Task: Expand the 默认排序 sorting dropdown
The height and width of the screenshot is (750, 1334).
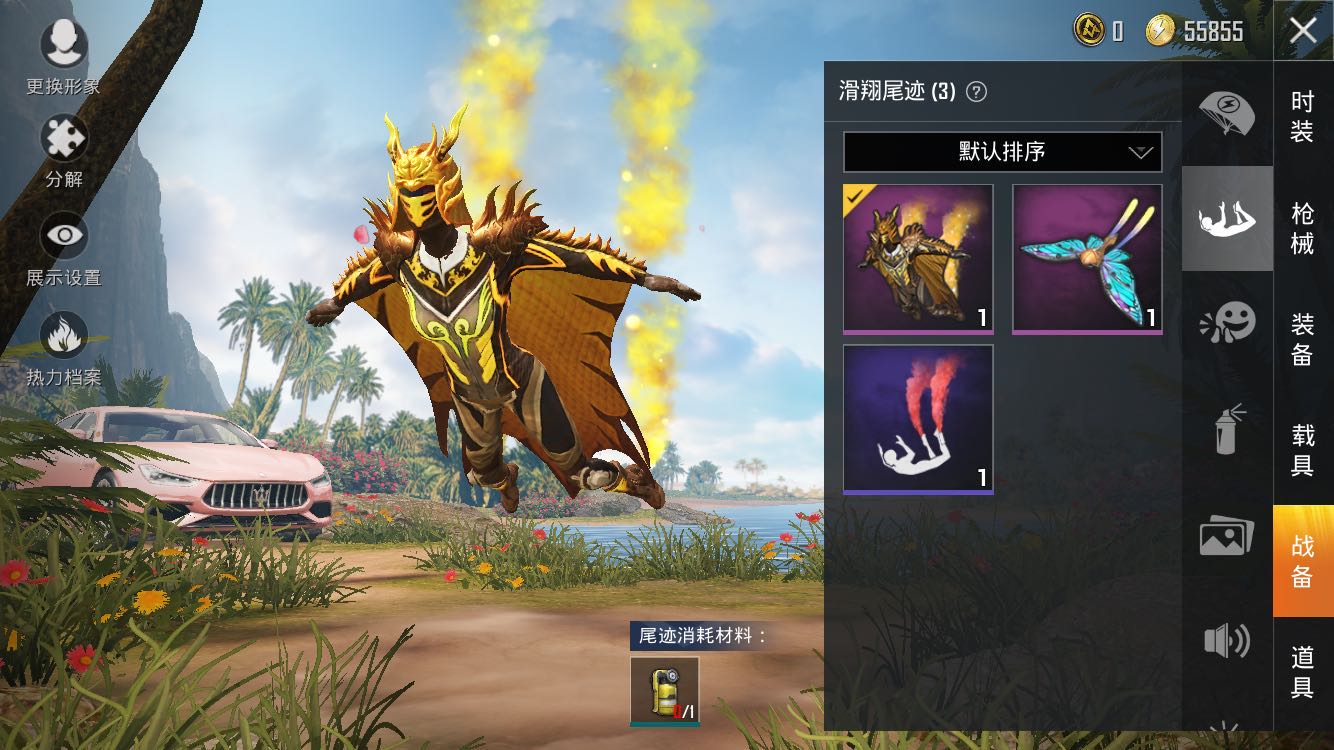Action: tap(1002, 152)
